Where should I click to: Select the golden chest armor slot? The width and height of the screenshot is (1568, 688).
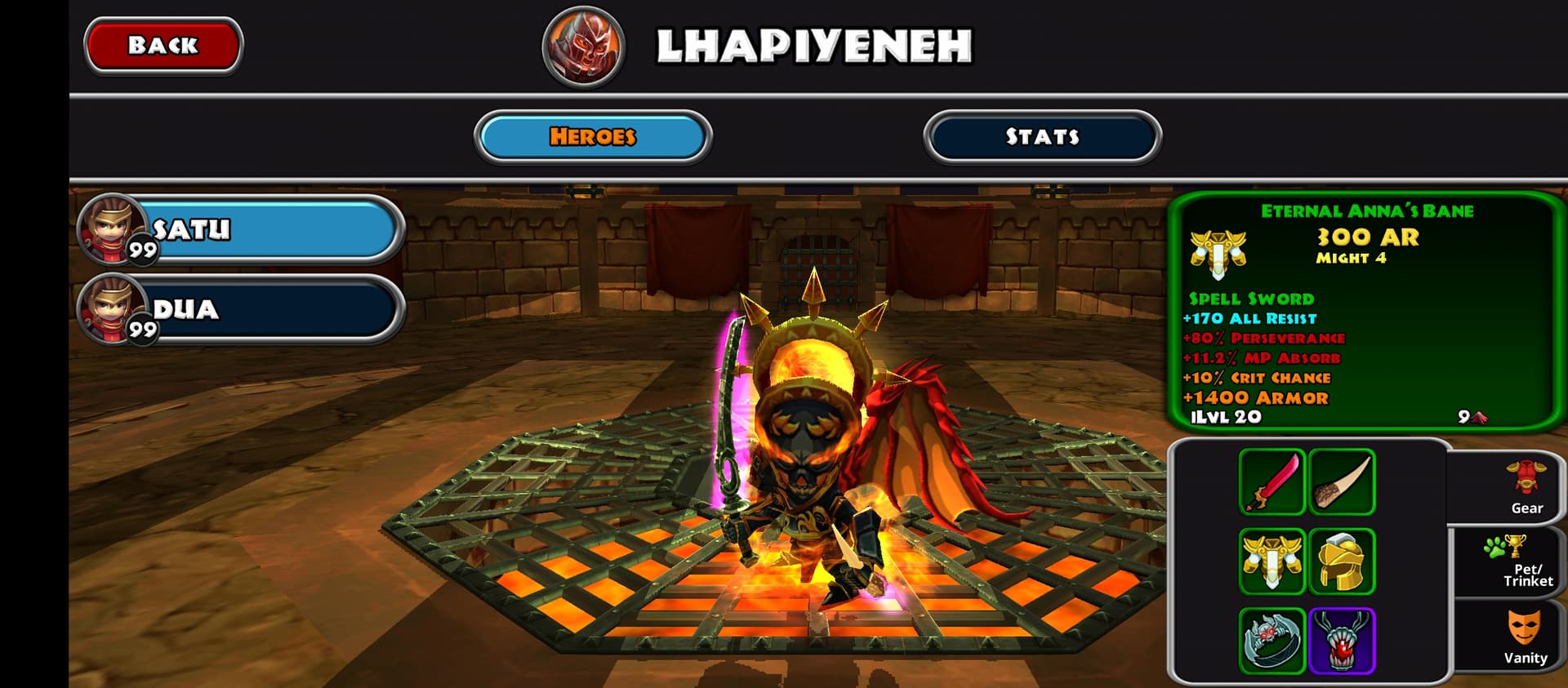(1272, 561)
